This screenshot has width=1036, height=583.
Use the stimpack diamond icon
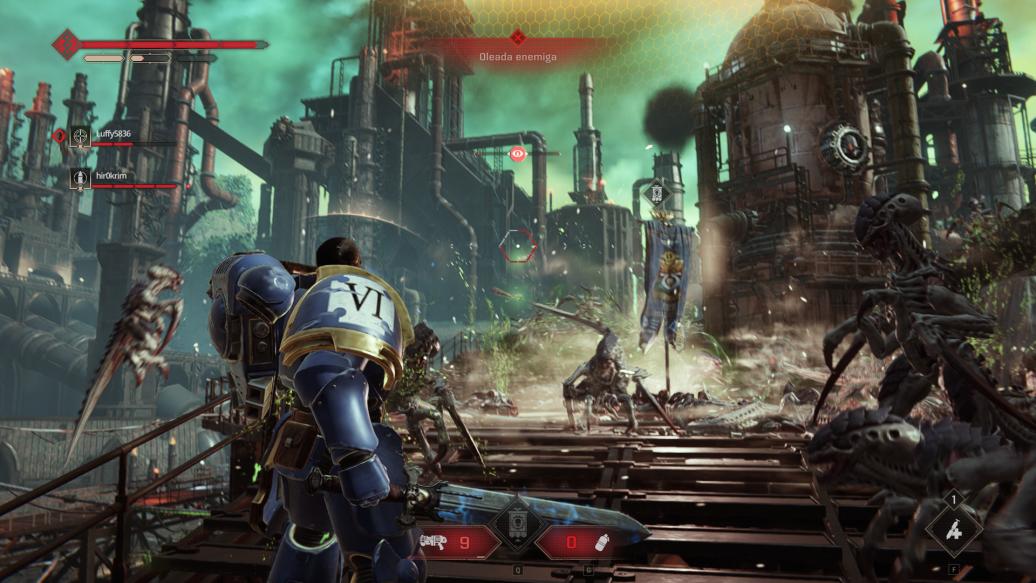coord(954,530)
